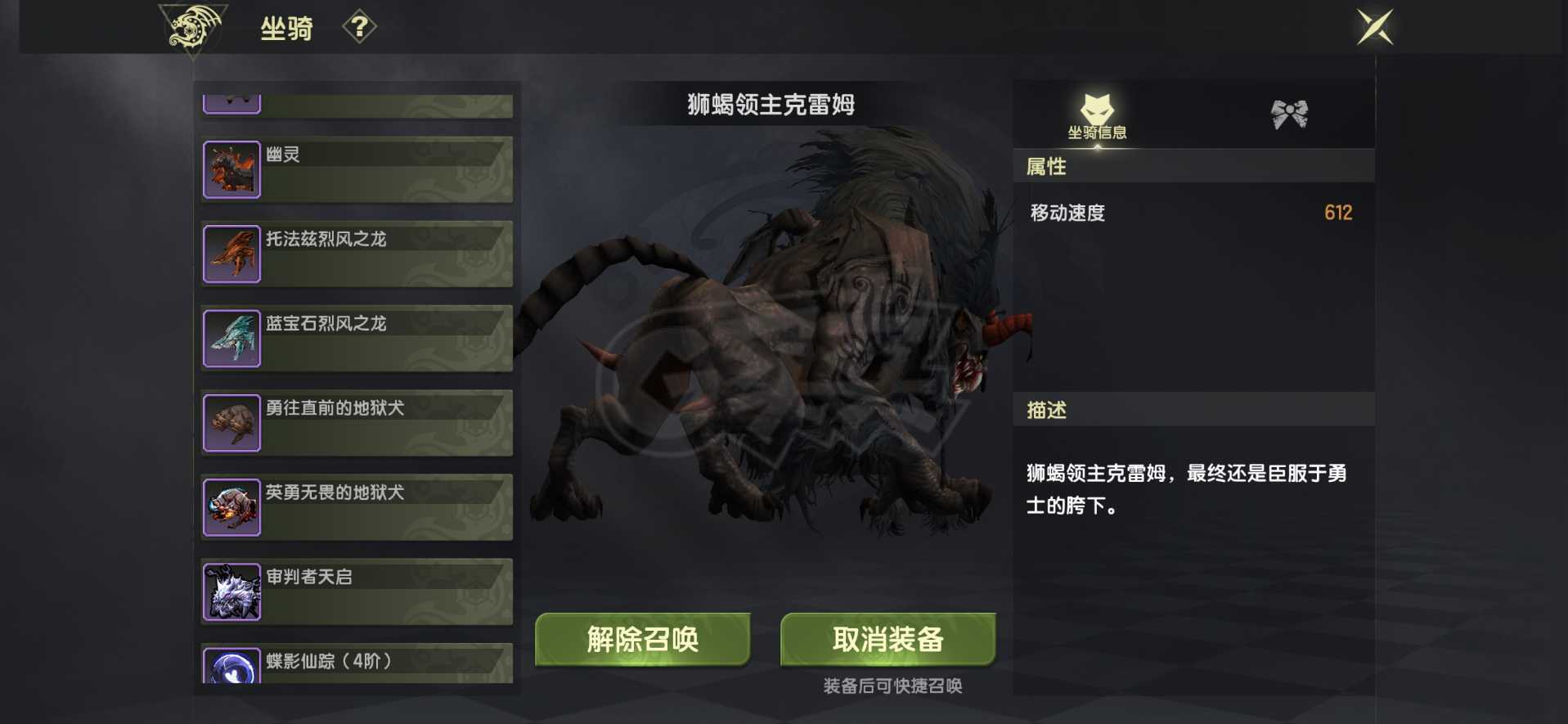Select the 托法兹烈风之龙 dragon icon
This screenshot has width=1568, height=724.
(232, 254)
